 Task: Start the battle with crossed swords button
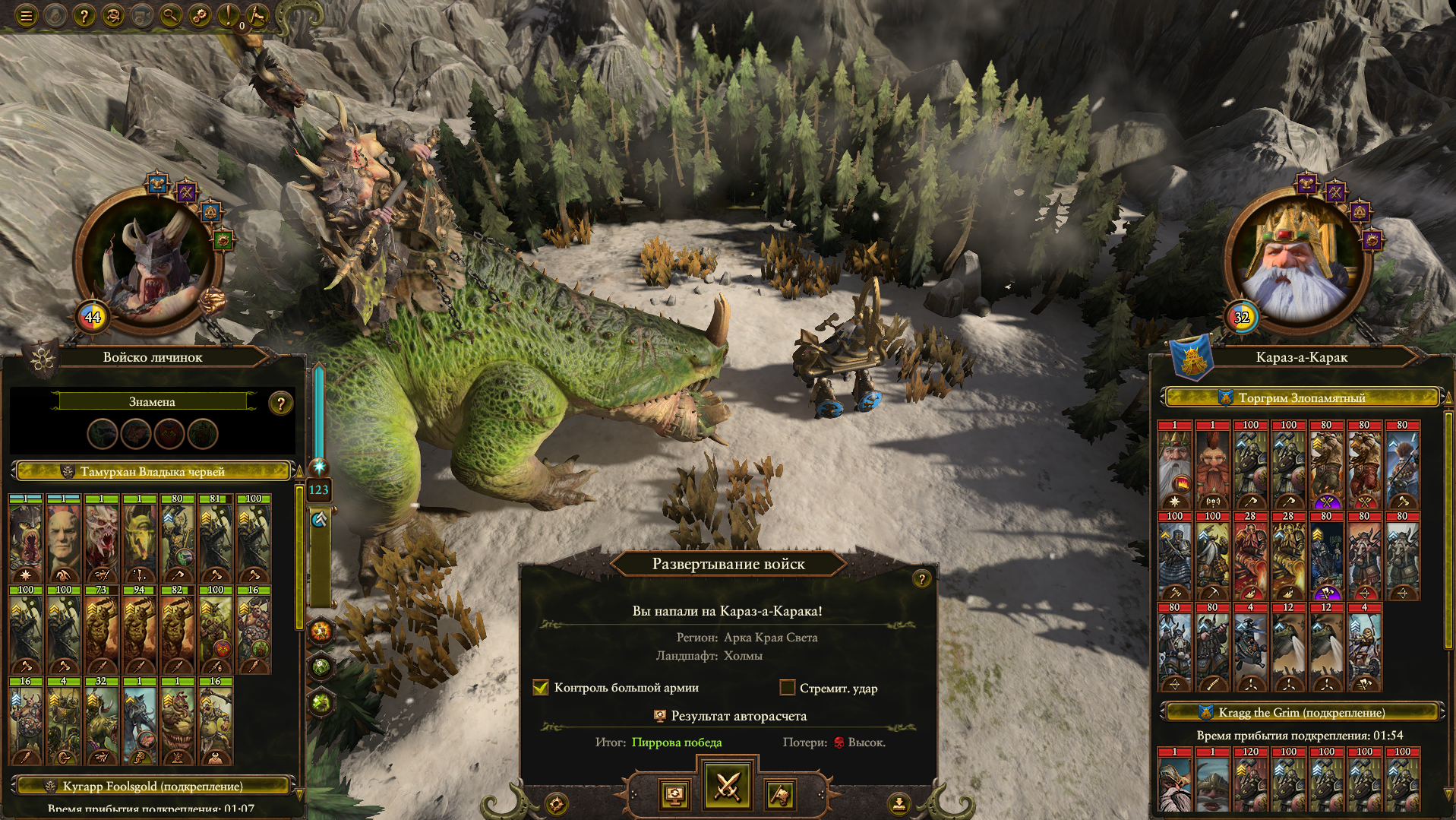pyautogui.click(x=727, y=786)
